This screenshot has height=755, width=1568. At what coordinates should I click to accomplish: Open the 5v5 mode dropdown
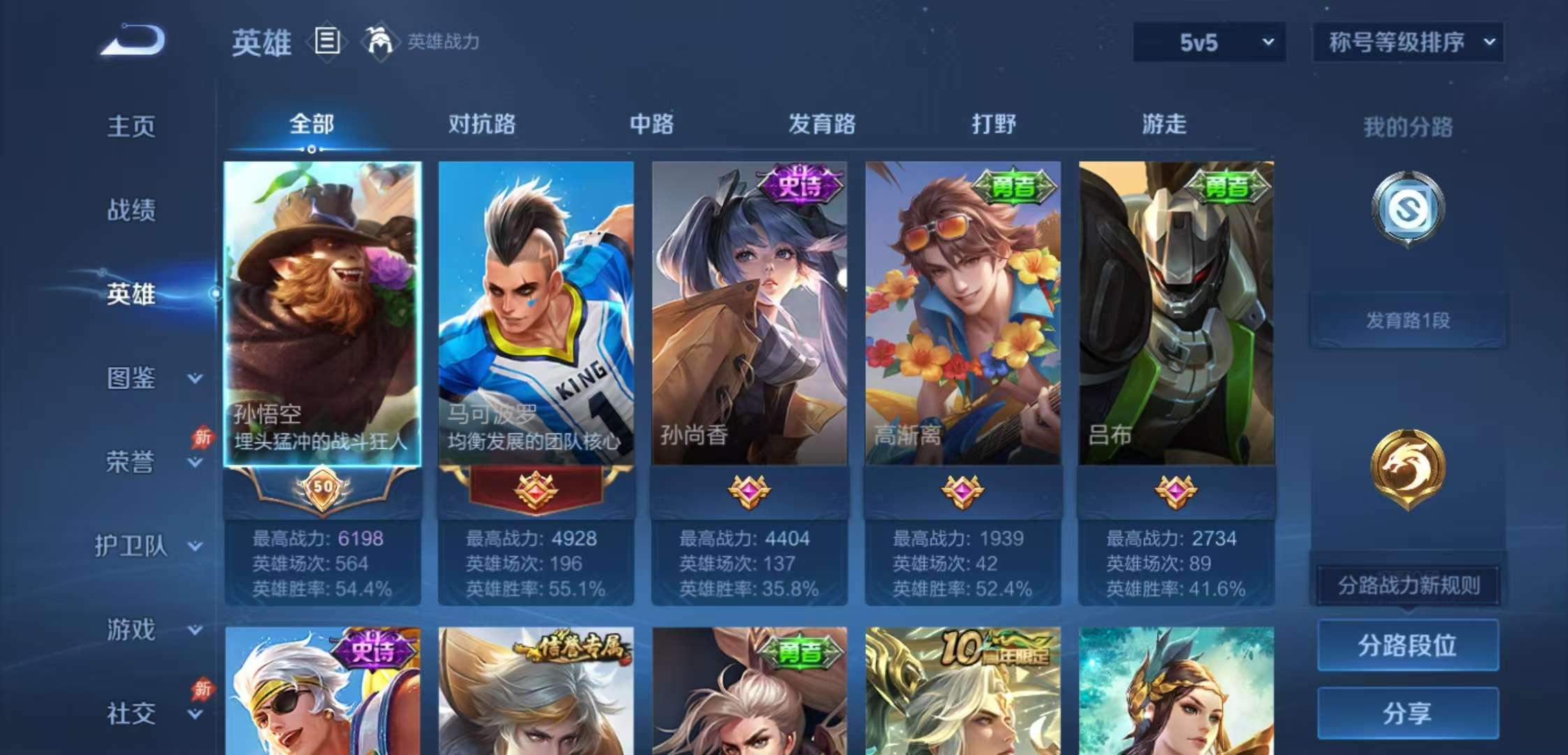1209,42
